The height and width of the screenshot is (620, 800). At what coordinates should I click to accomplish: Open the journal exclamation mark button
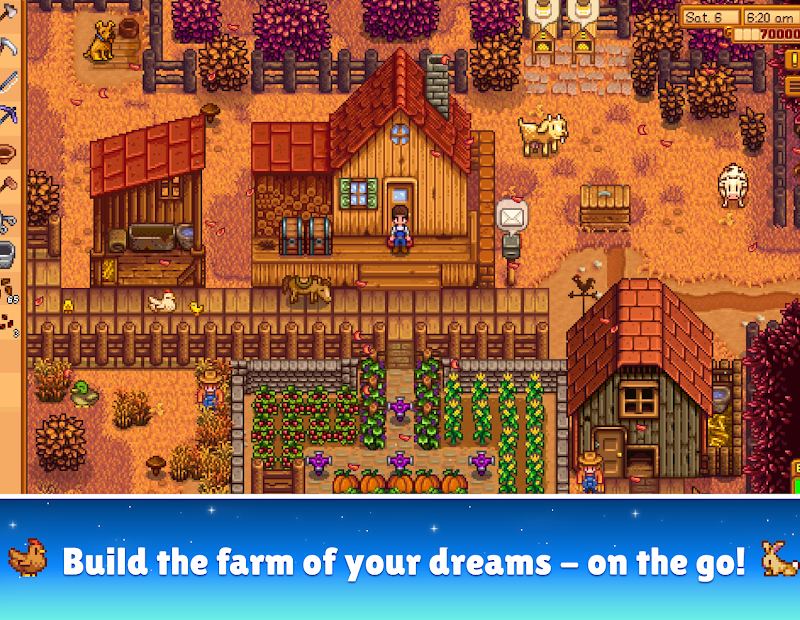pyautogui.click(x=792, y=58)
